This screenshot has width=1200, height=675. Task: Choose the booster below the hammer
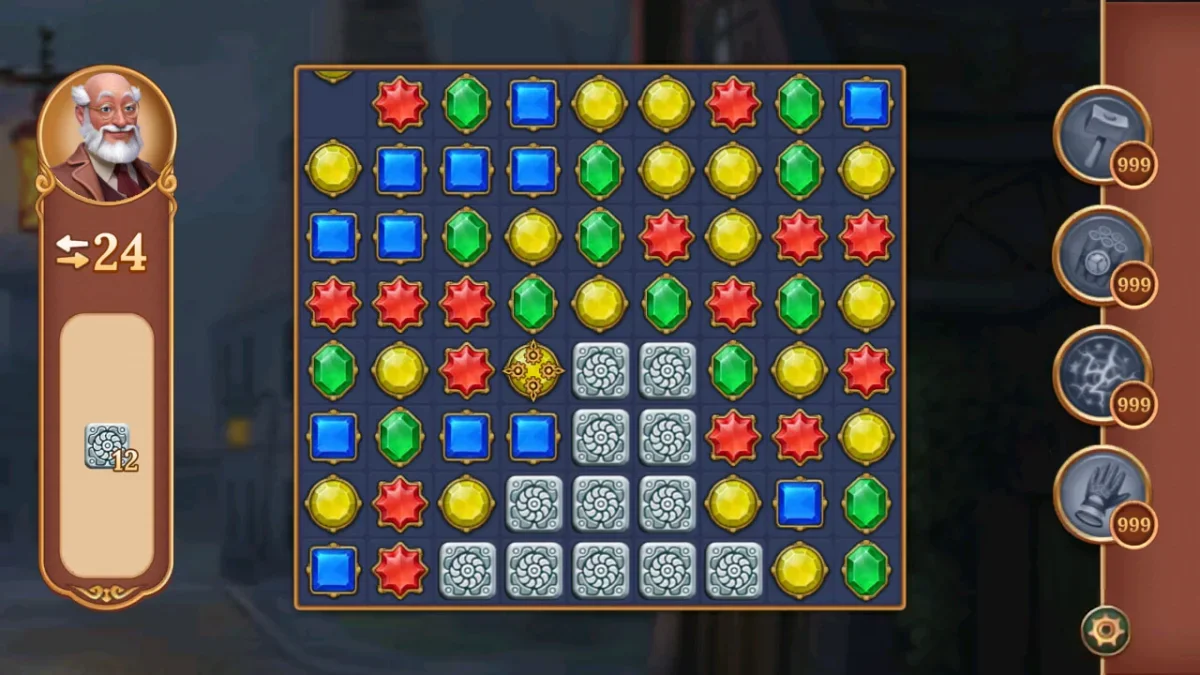click(1100, 254)
